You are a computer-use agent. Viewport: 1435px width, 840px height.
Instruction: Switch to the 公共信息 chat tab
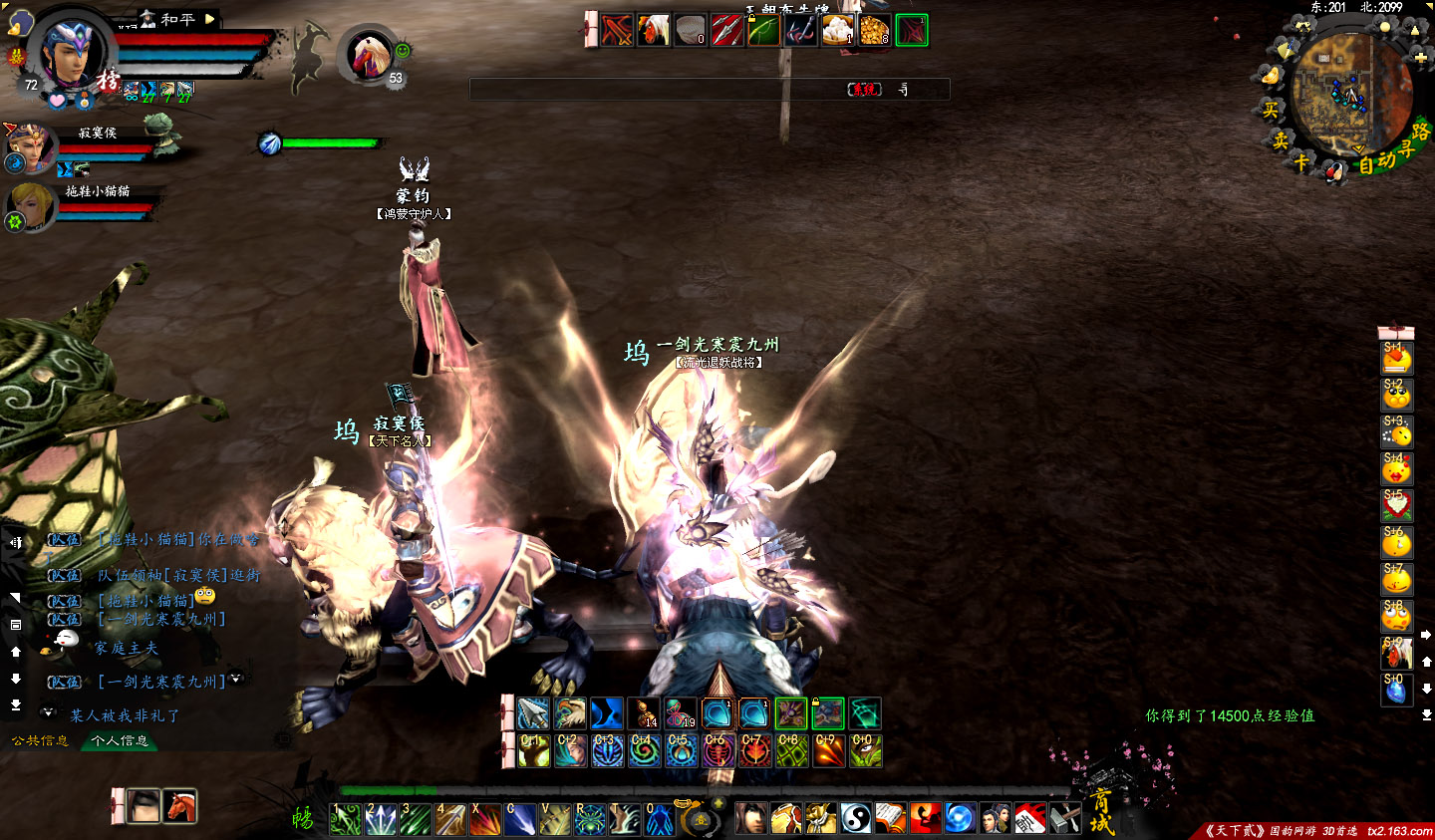40,740
